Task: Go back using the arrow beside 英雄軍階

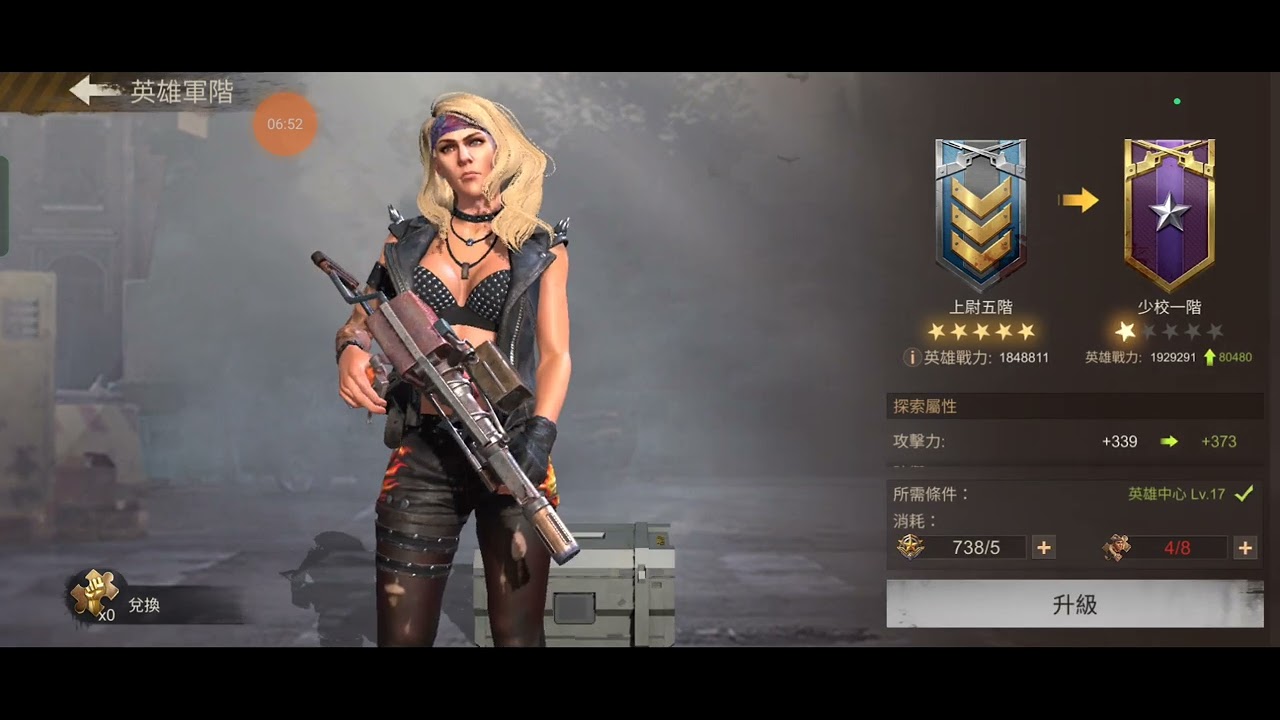Action: tap(94, 91)
